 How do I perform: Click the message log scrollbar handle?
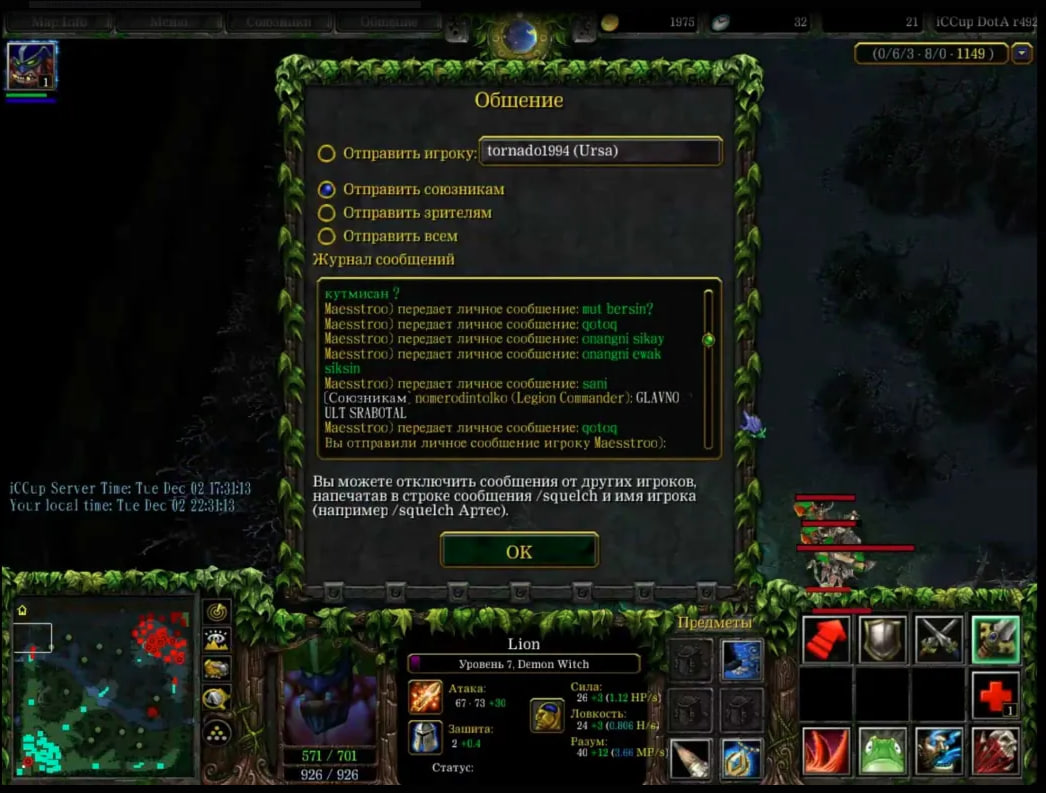[708, 340]
